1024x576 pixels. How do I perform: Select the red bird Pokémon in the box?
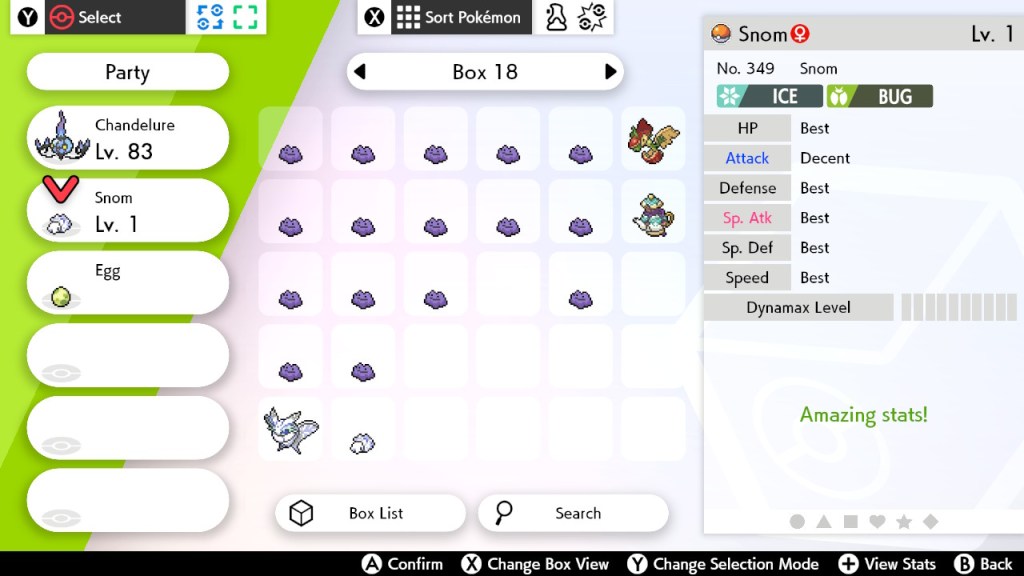pos(654,140)
